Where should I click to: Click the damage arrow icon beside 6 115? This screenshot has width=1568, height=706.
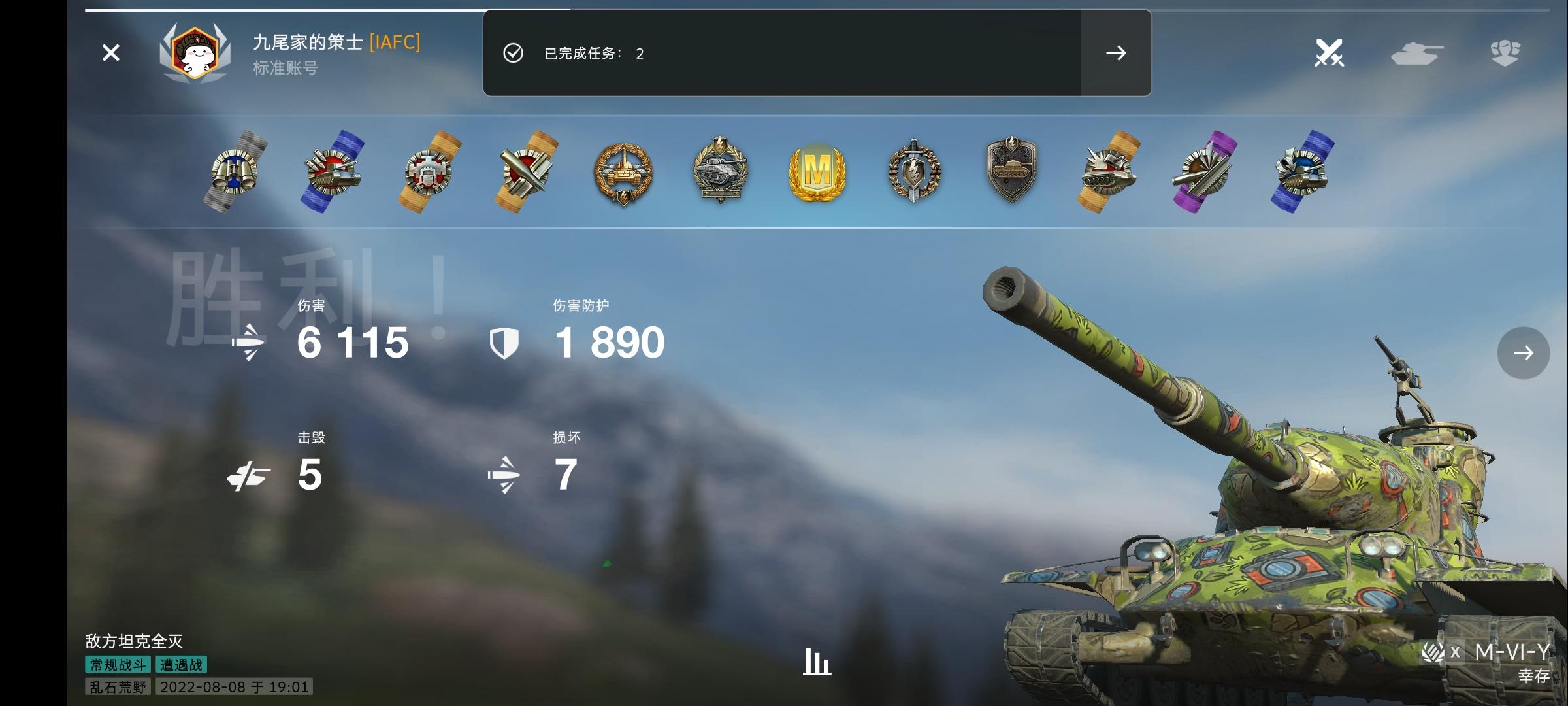(x=250, y=343)
